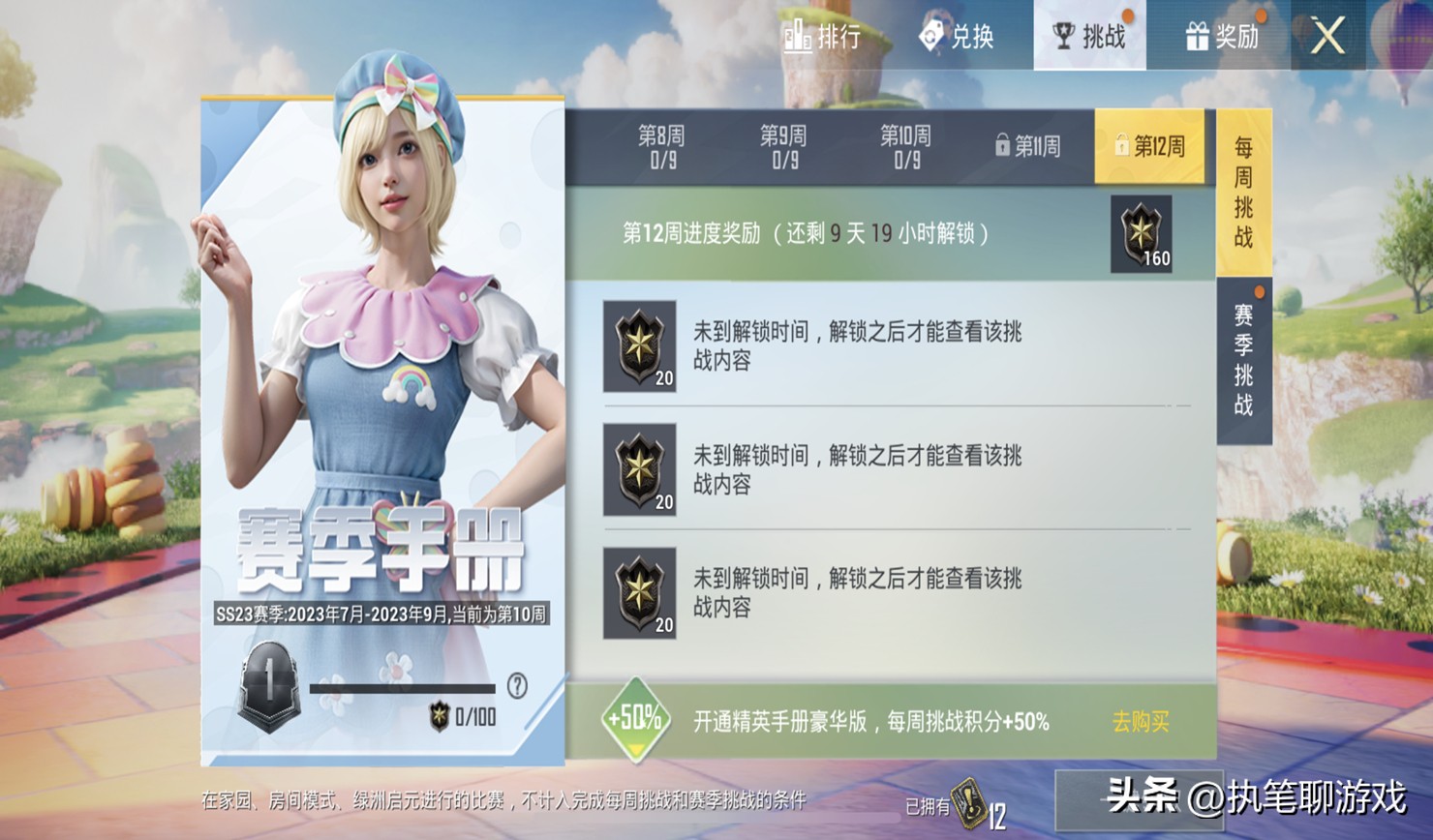Click the 去购买 purchase button
This screenshot has height=840, width=1433.
[1141, 719]
